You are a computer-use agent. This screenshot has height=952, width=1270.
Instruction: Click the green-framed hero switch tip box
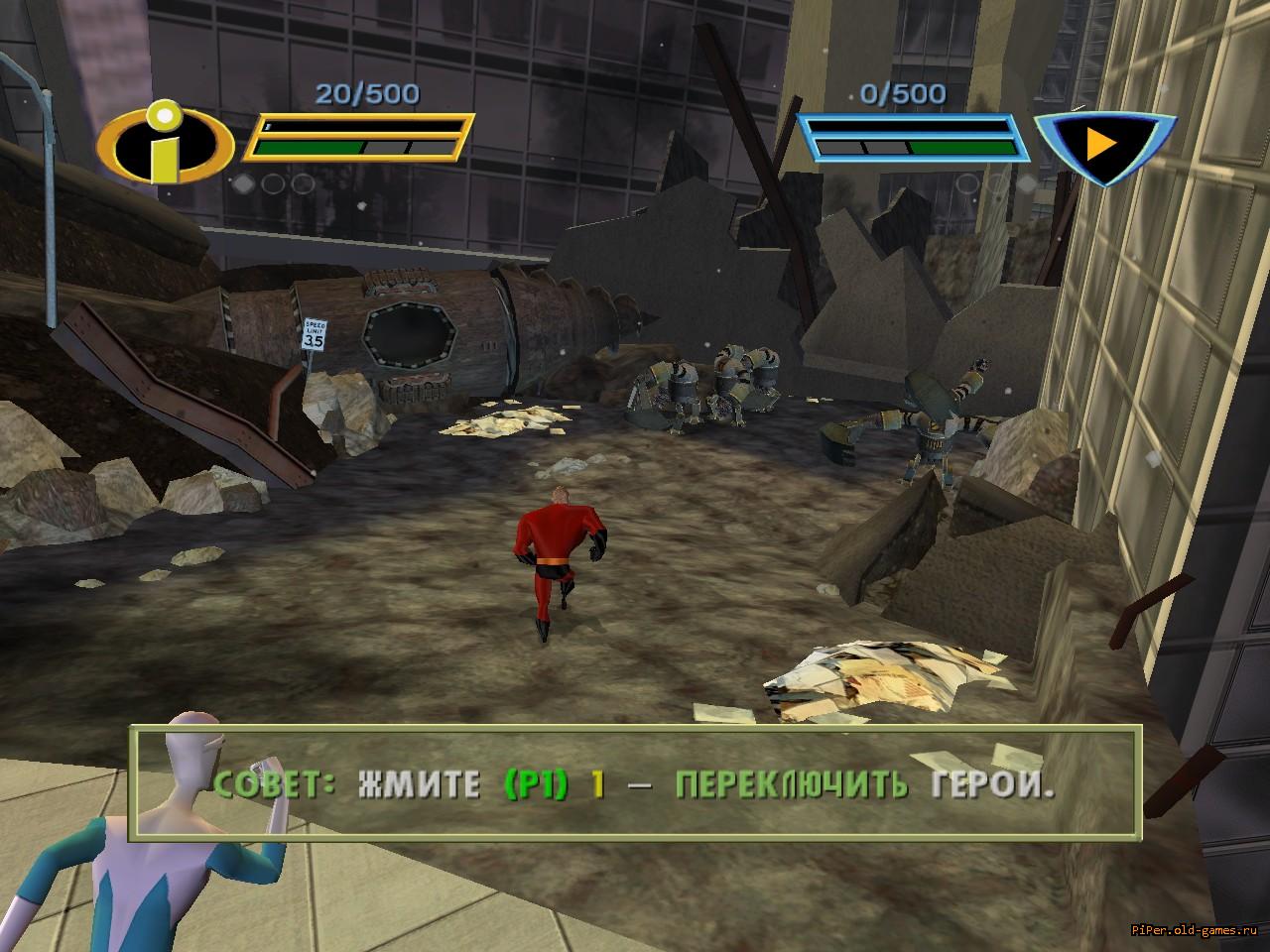(635, 785)
